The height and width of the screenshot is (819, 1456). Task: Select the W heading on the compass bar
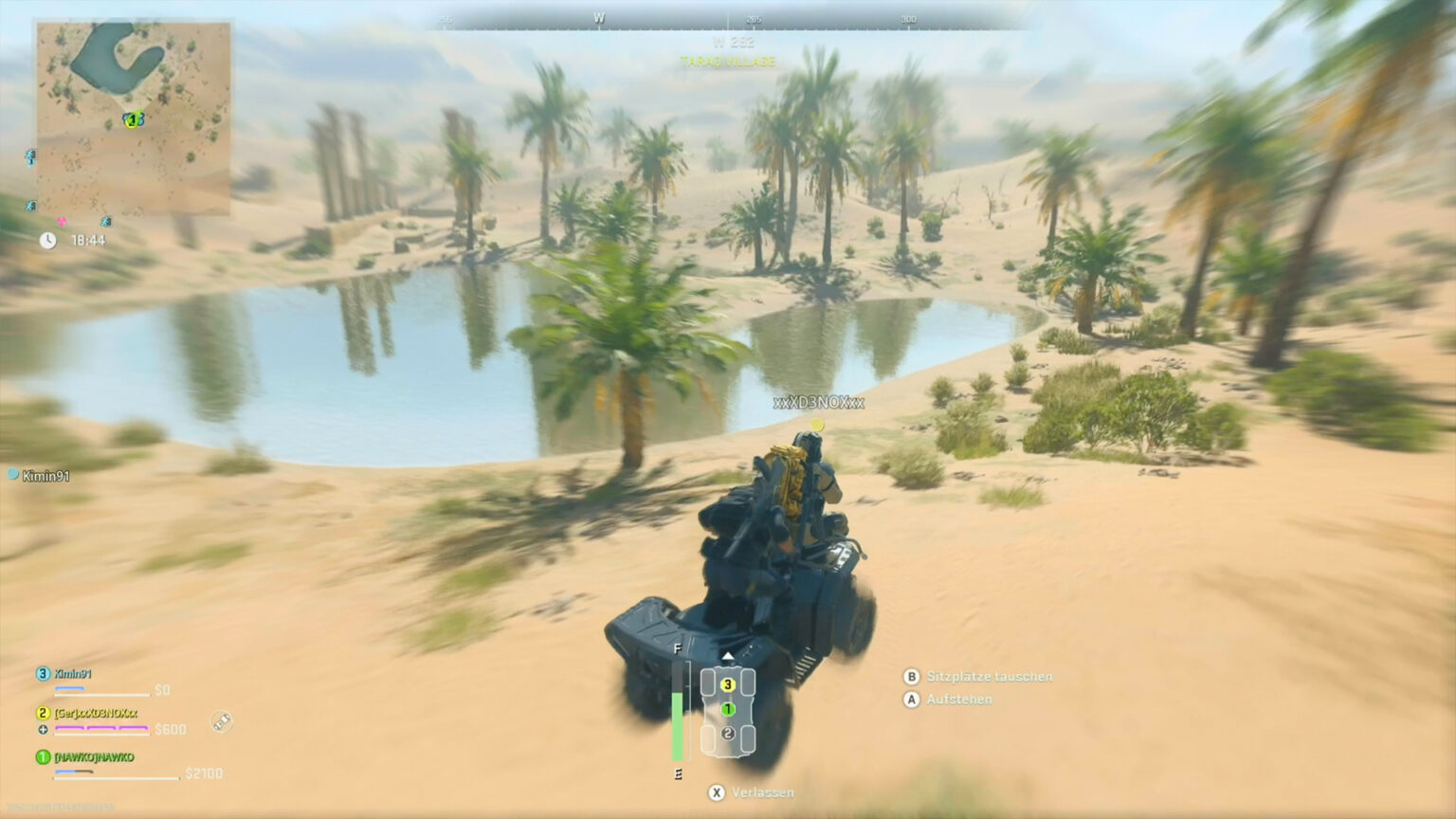pyautogui.click(x=599, y=17)
